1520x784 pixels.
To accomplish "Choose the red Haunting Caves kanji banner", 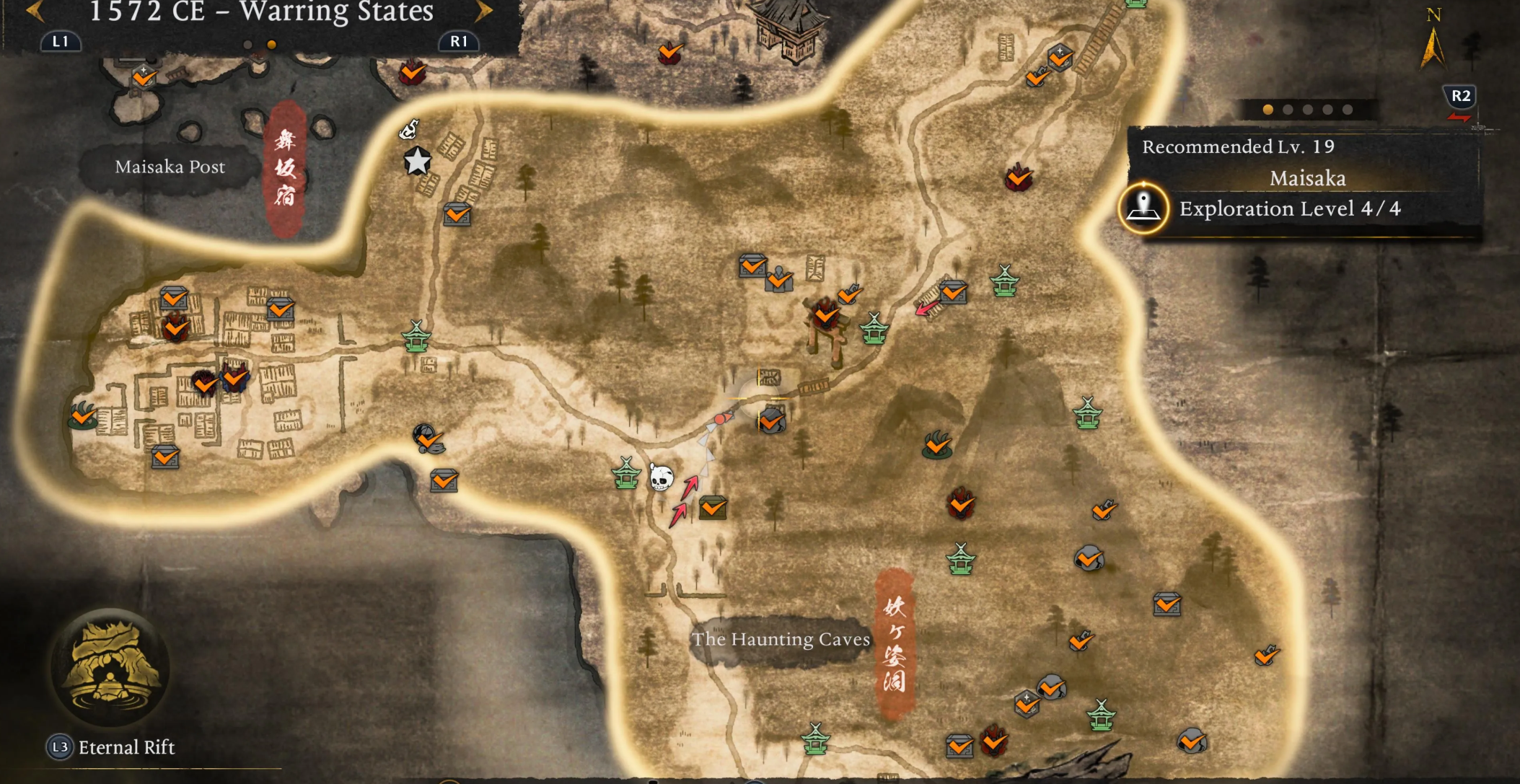I will 895,644.
